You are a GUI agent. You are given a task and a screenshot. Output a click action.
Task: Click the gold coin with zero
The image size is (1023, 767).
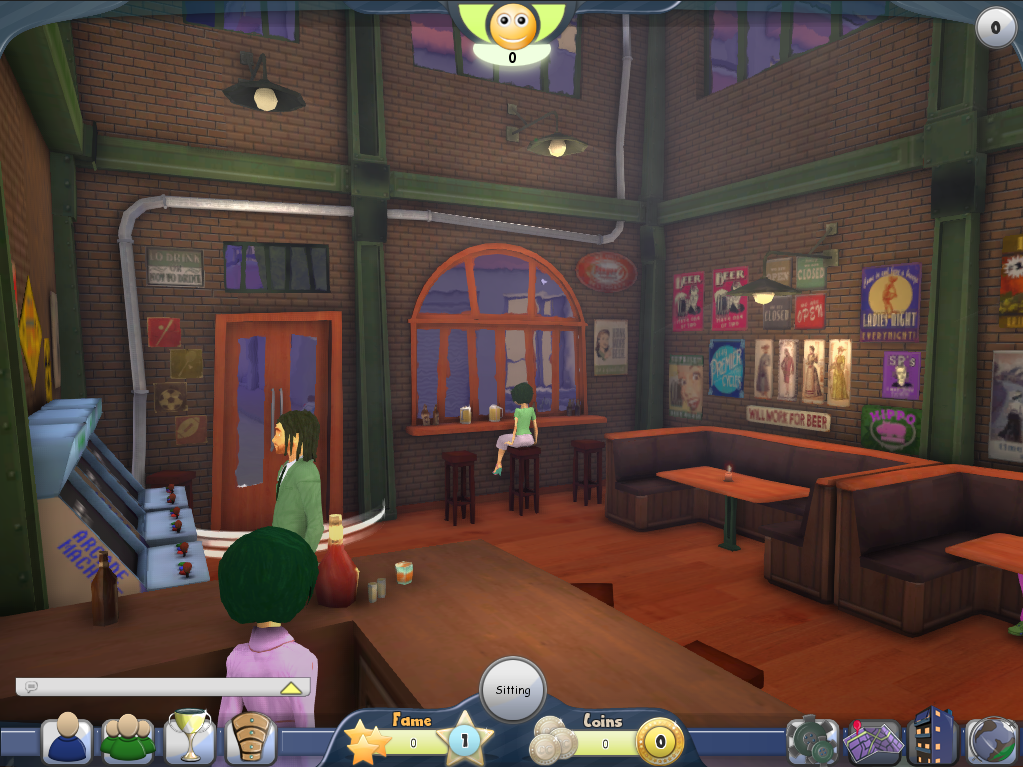(x=660, y=744)
